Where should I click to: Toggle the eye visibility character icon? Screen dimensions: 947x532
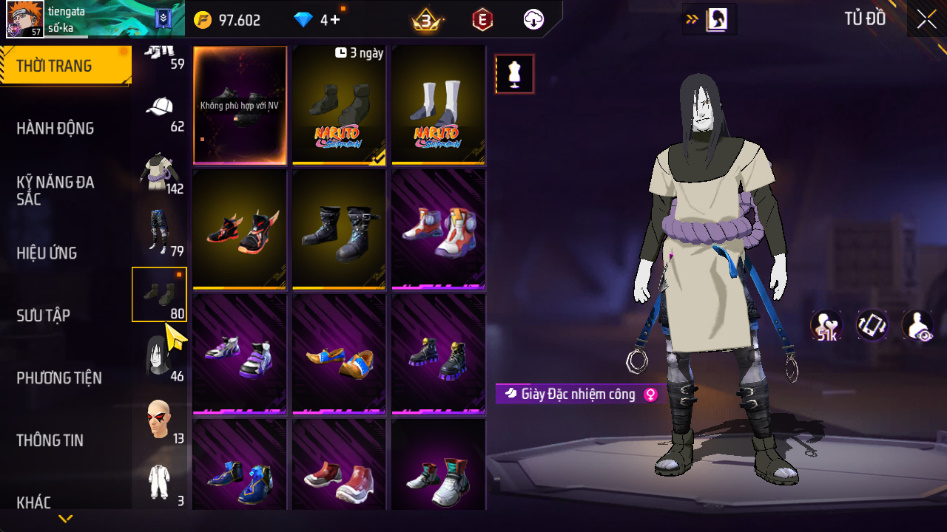917,325
